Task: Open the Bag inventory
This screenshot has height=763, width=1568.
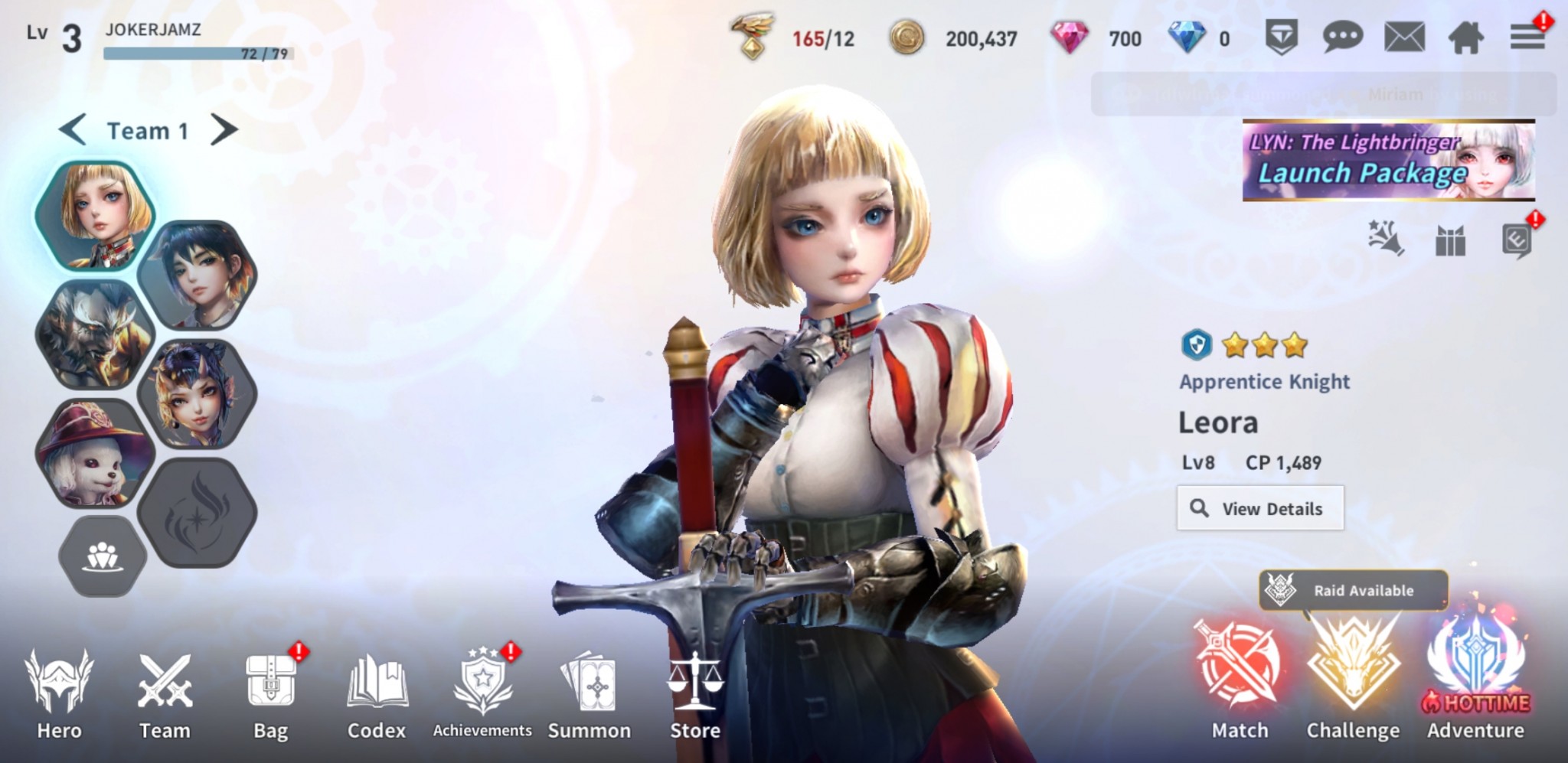Action: [270, 693]
